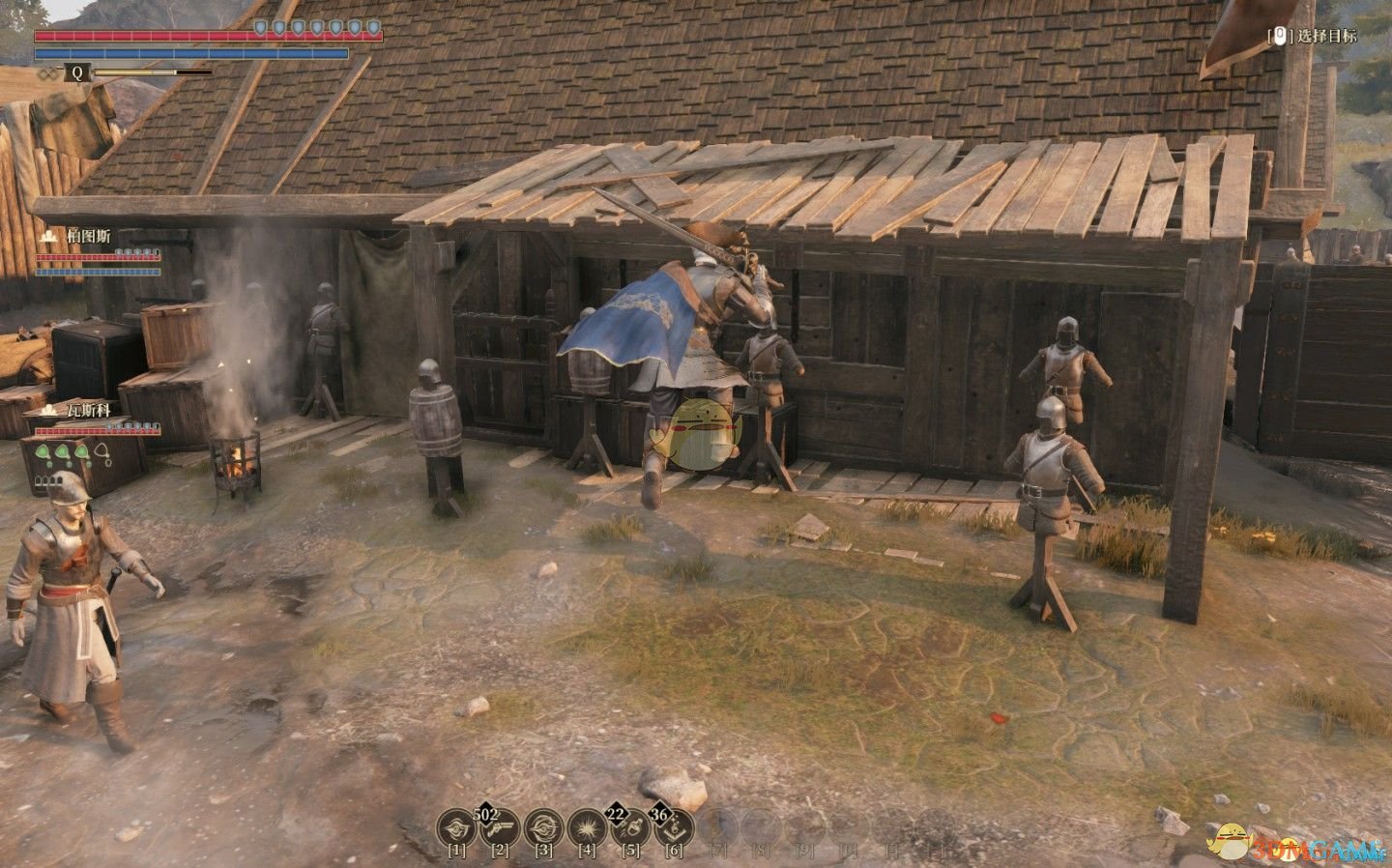Click the blue mana bar

188,54
